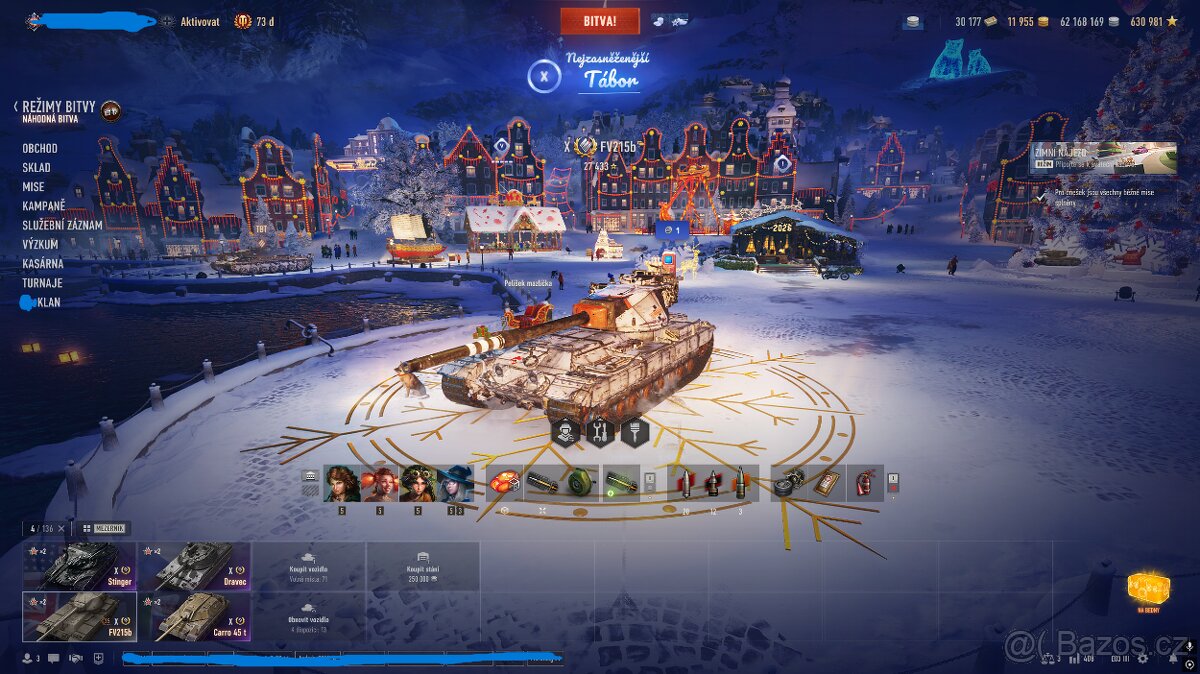Select the fire extinguisher consumable slot
Viewport: 1200px width, 674px height.
click(864, 483)
